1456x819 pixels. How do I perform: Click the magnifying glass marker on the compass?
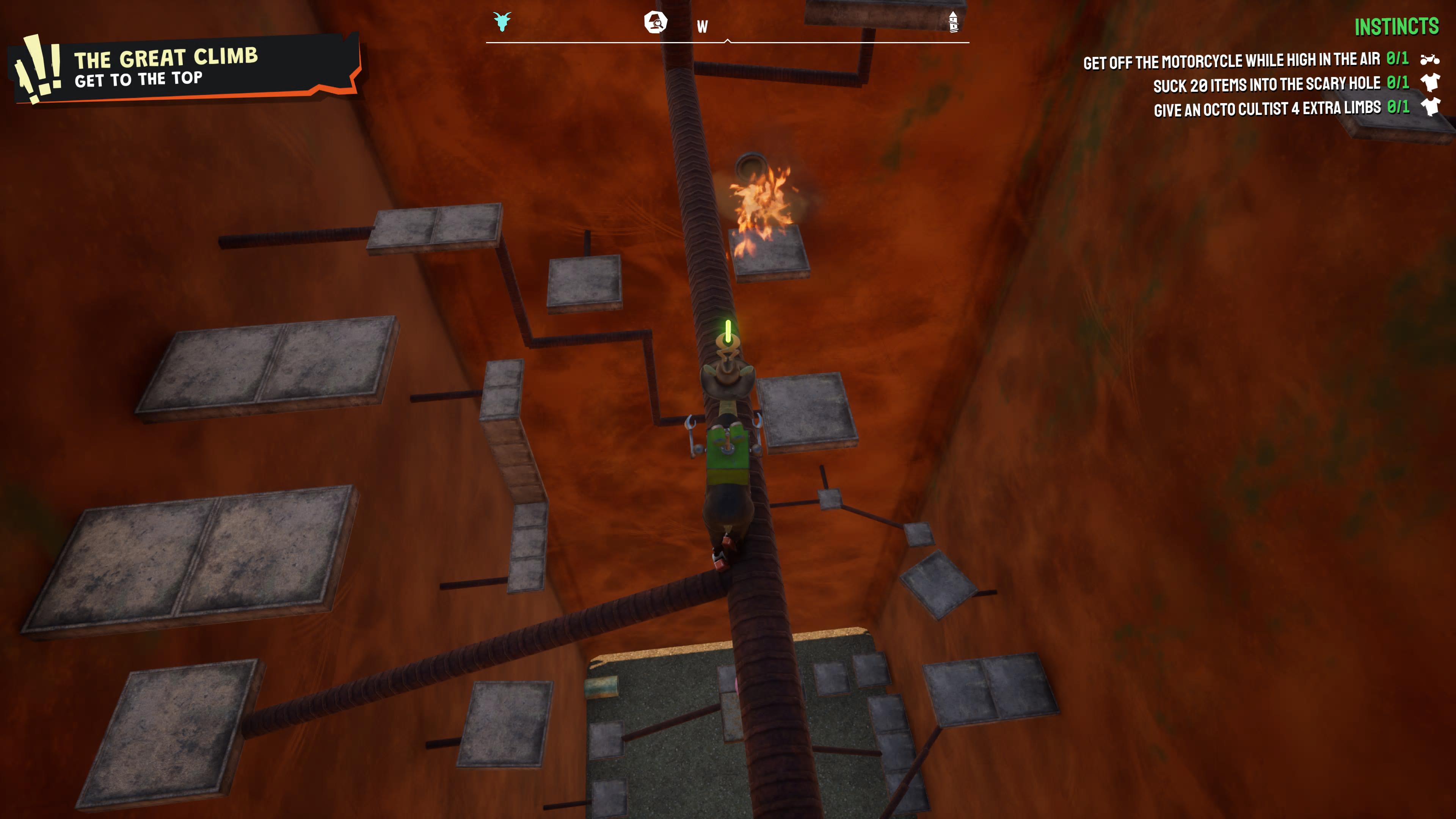coord(656,23)
